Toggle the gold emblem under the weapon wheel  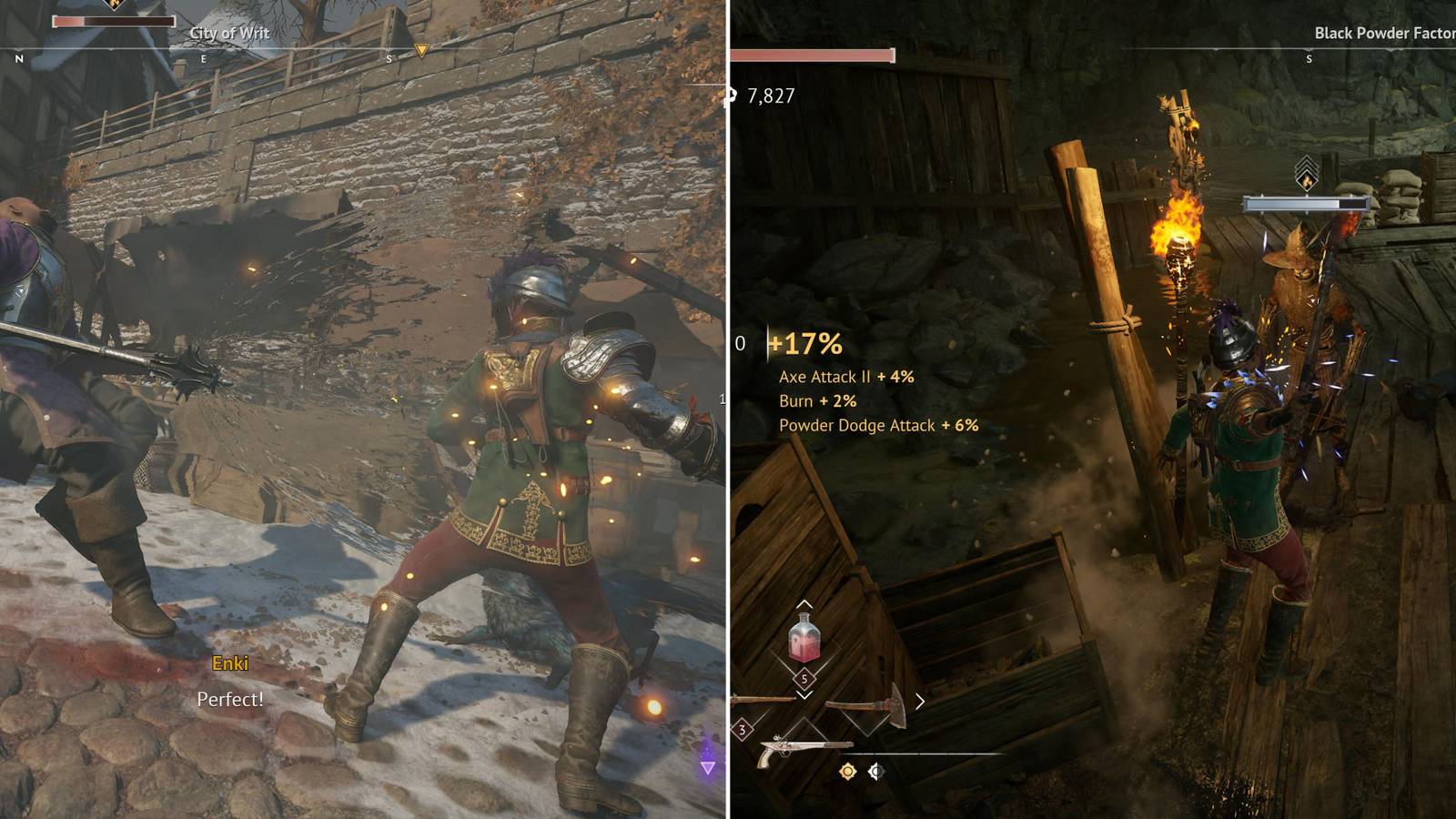pyautogui.click(x=847, y=772)
